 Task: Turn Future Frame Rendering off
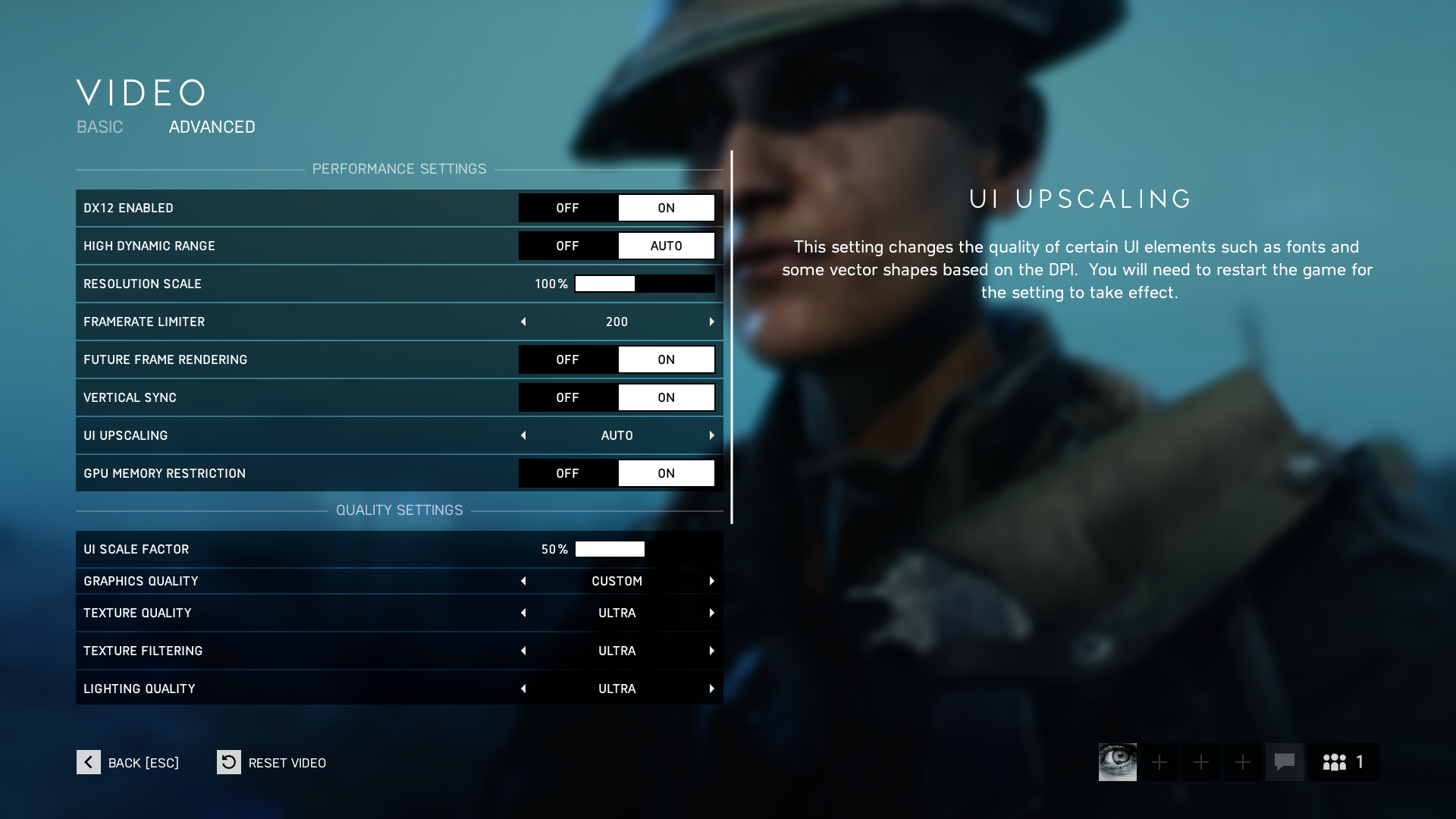[x=567, y=359]
